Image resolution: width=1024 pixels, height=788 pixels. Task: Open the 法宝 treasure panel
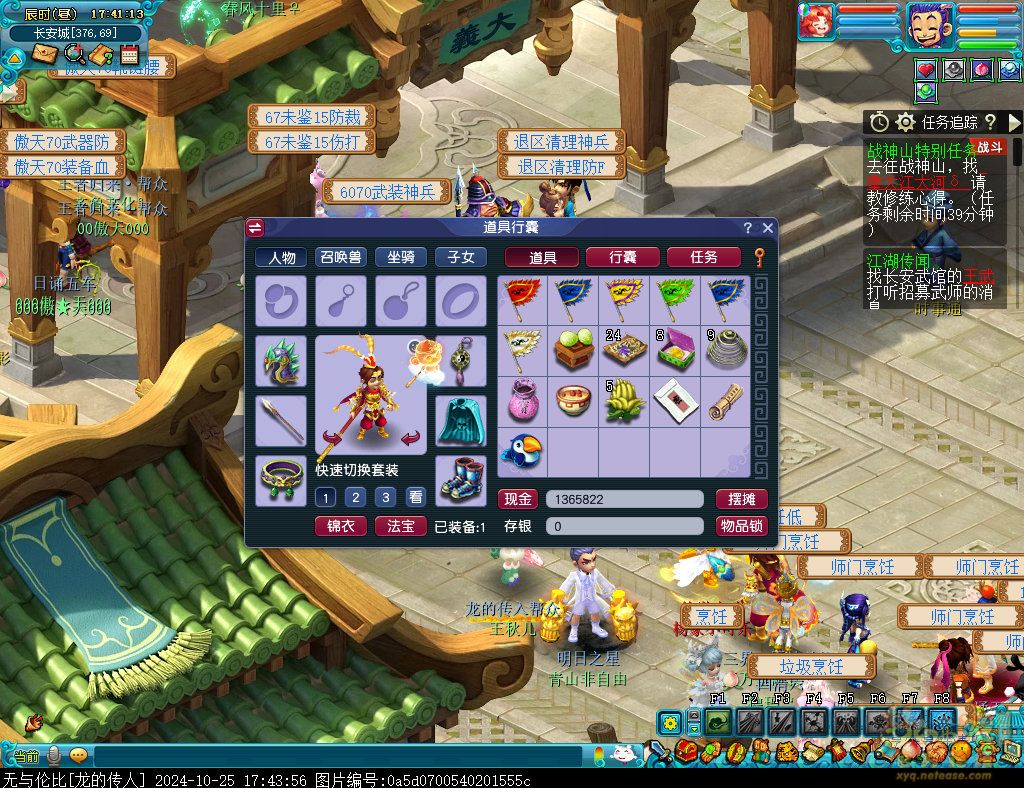tap(400, 526)
